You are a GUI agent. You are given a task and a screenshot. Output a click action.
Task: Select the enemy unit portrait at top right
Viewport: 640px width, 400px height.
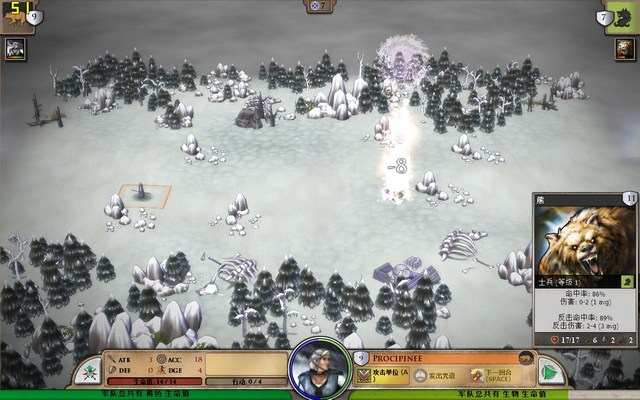[625, 48]
